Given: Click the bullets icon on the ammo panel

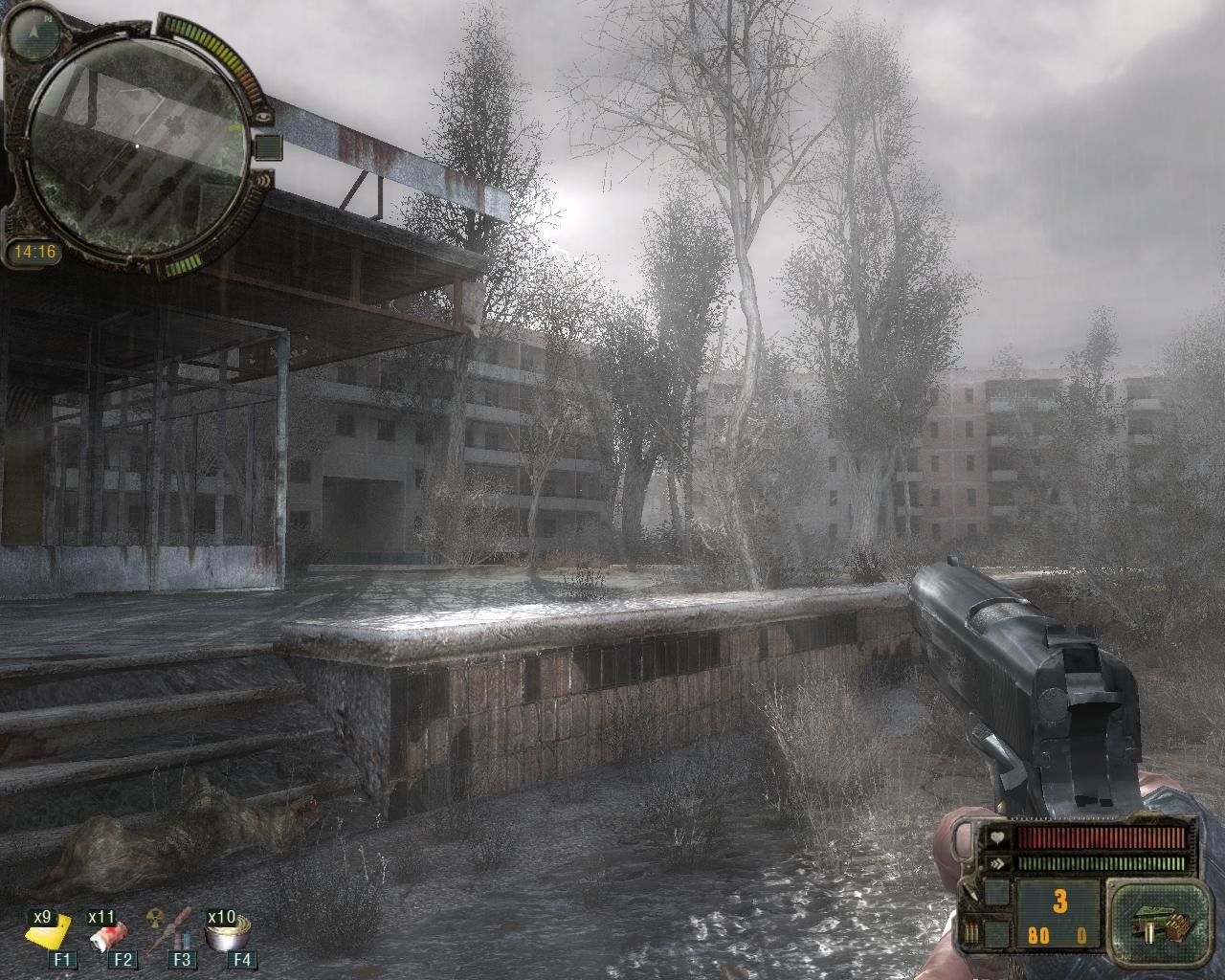Looking at the screenshot, I should coord(971,931).
